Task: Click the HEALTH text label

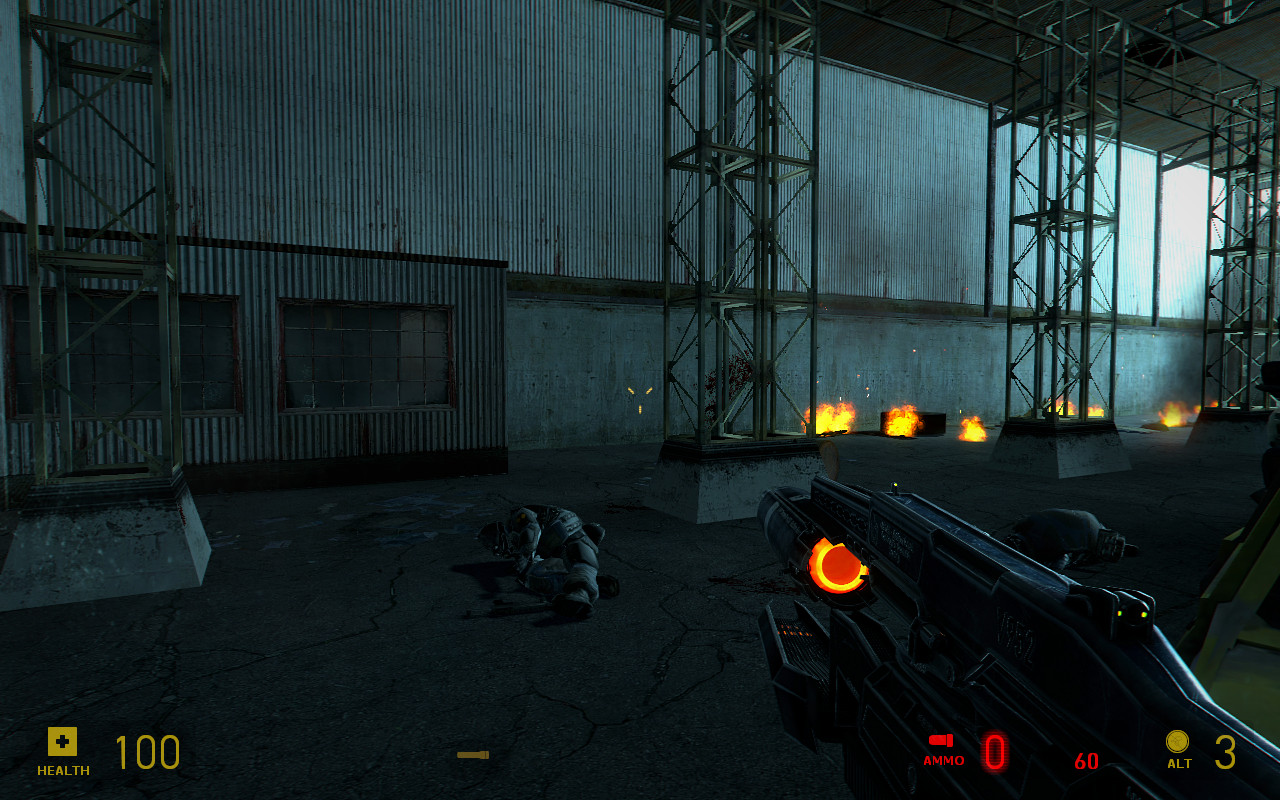Action: pyautogui.click(x=62, y=771)
